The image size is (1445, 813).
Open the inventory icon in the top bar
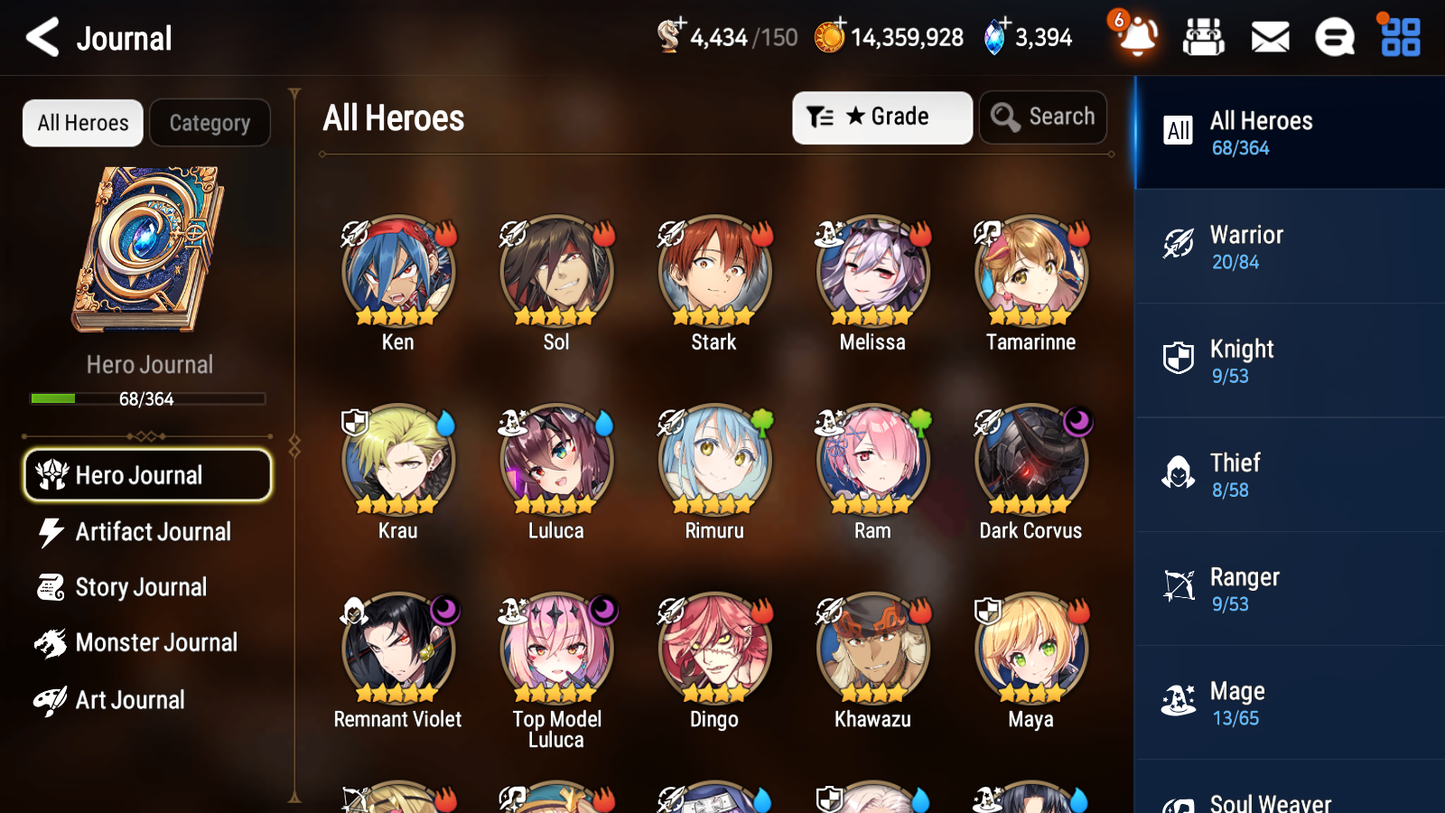1203,36
